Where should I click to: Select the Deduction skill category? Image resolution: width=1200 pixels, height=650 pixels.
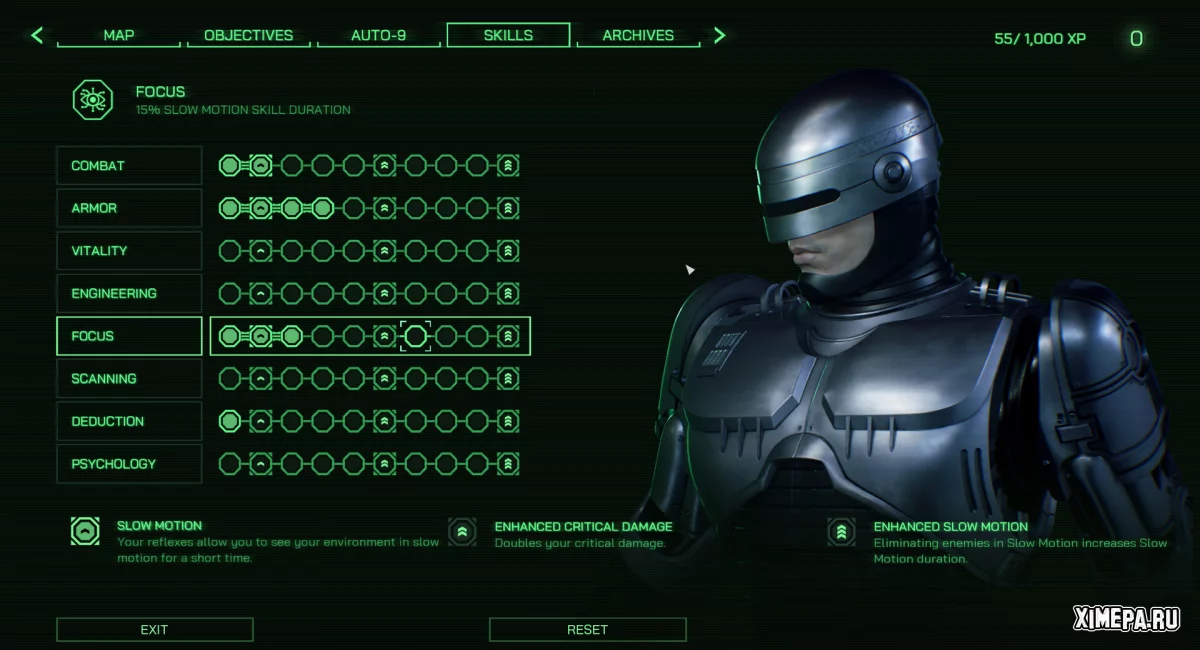click(x=129, y=421)
